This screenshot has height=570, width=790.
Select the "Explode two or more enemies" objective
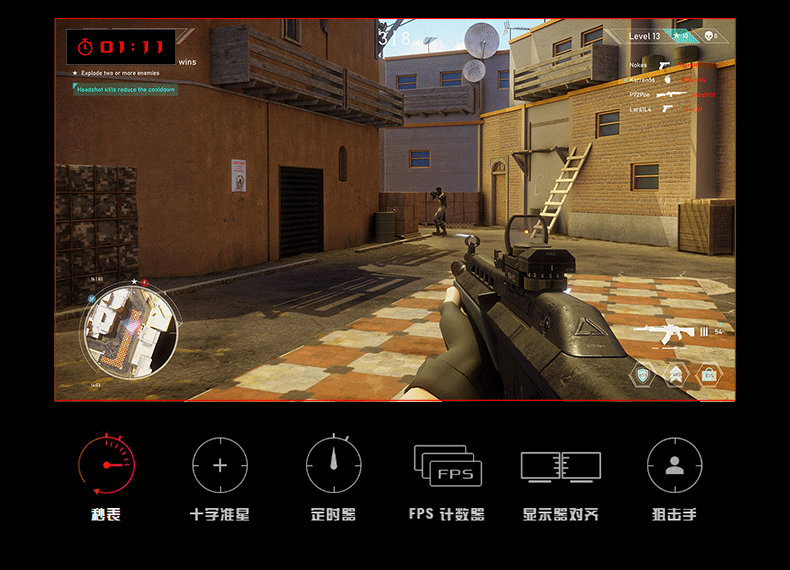(x=120, y=74)
